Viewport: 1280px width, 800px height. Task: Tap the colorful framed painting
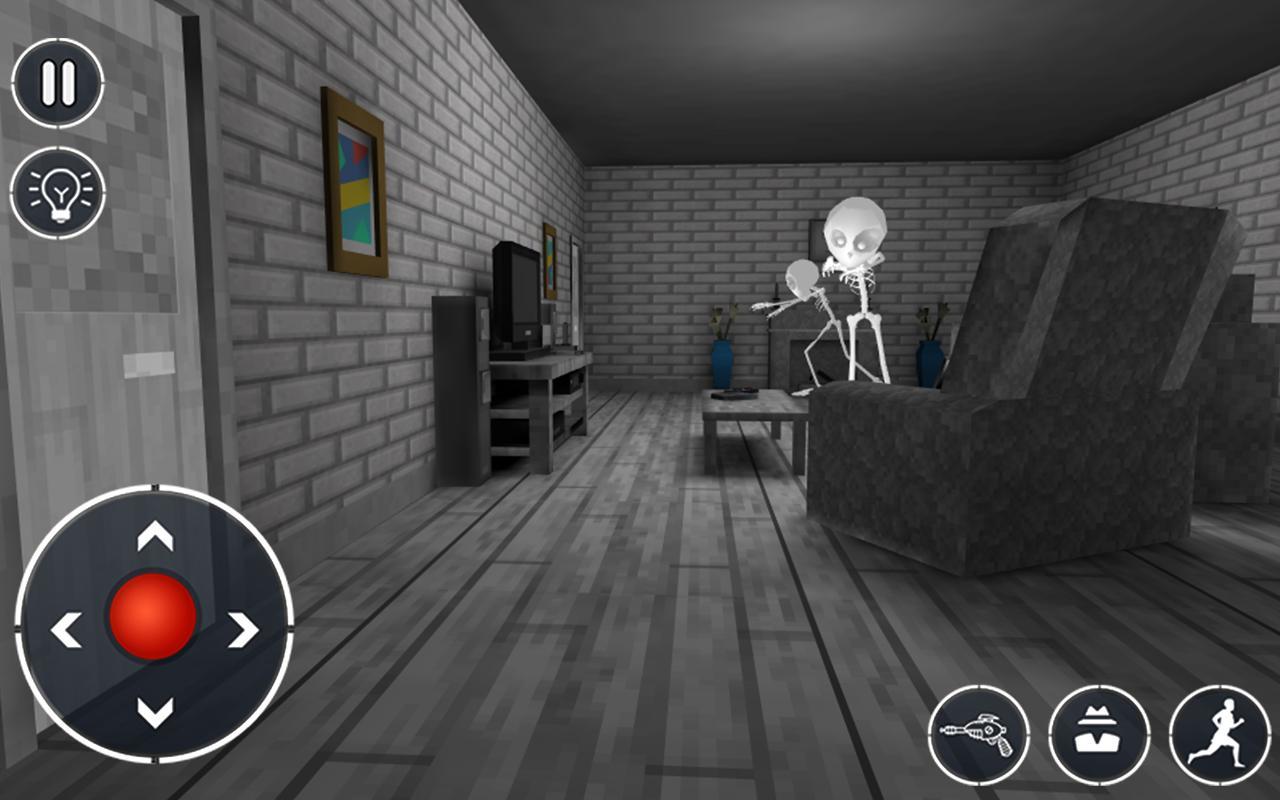click(355, 180)
